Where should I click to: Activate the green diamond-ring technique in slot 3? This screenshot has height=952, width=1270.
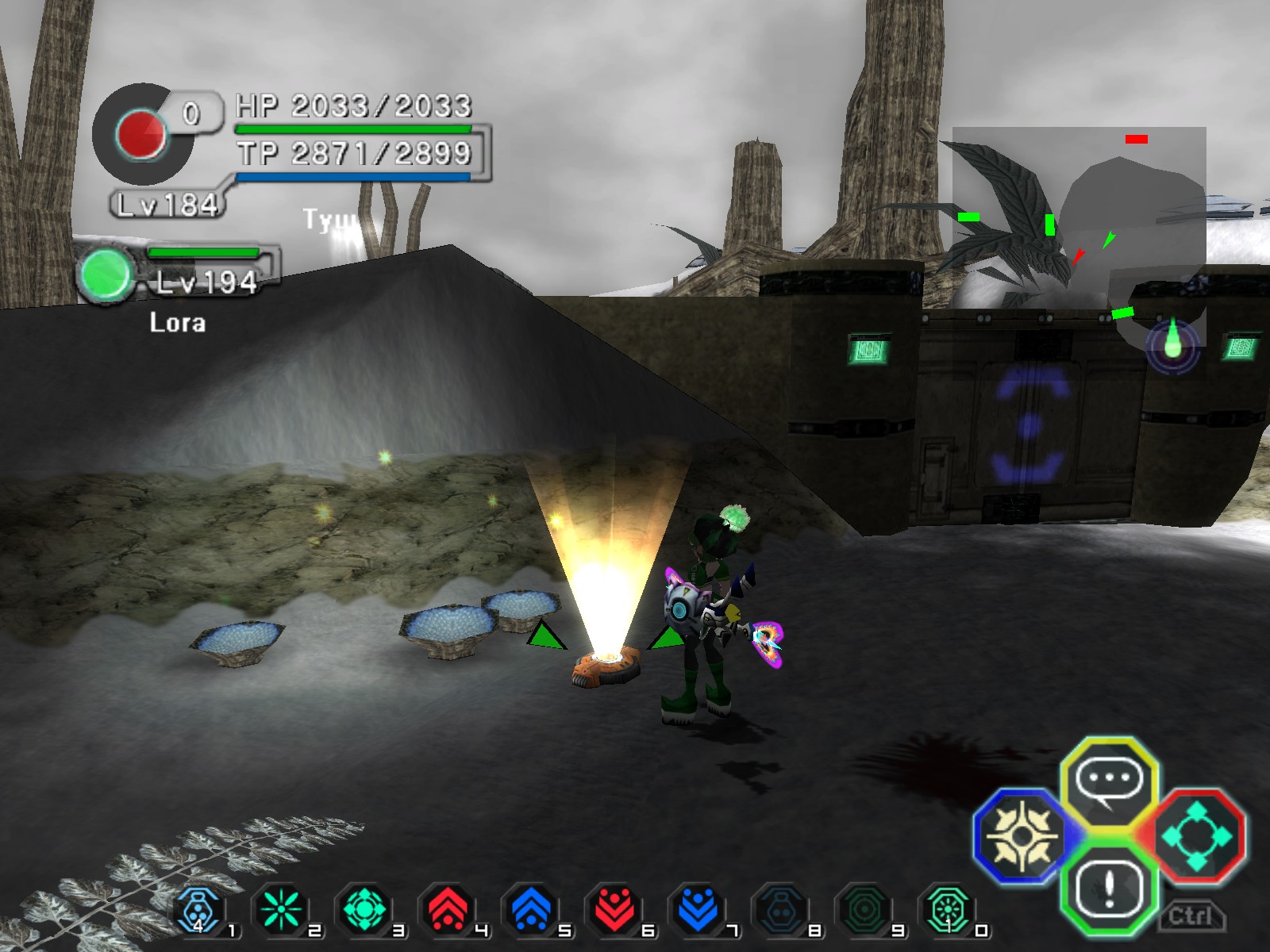364,911
